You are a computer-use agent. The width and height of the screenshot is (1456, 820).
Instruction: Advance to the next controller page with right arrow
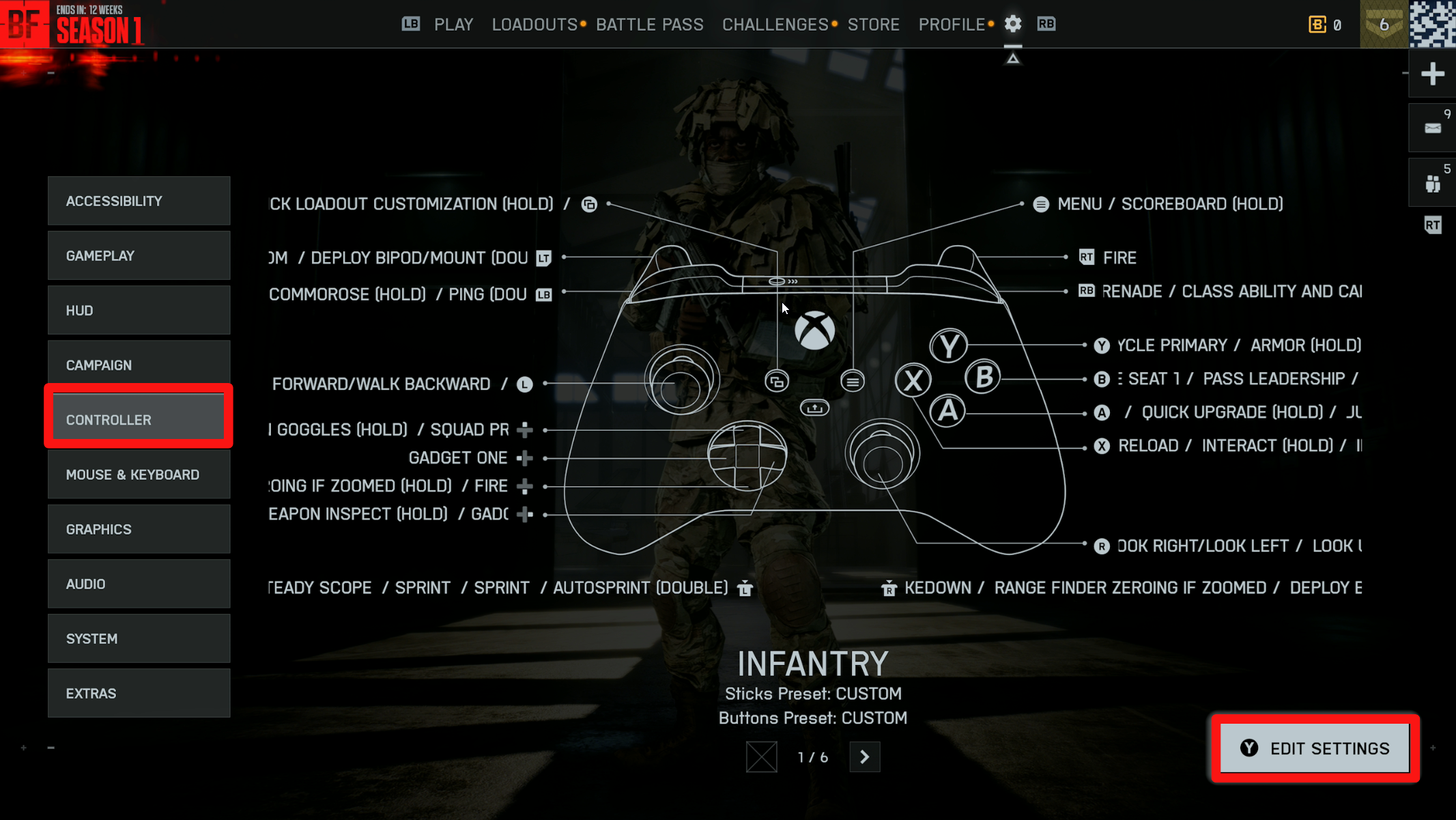(x=864, y=757)
